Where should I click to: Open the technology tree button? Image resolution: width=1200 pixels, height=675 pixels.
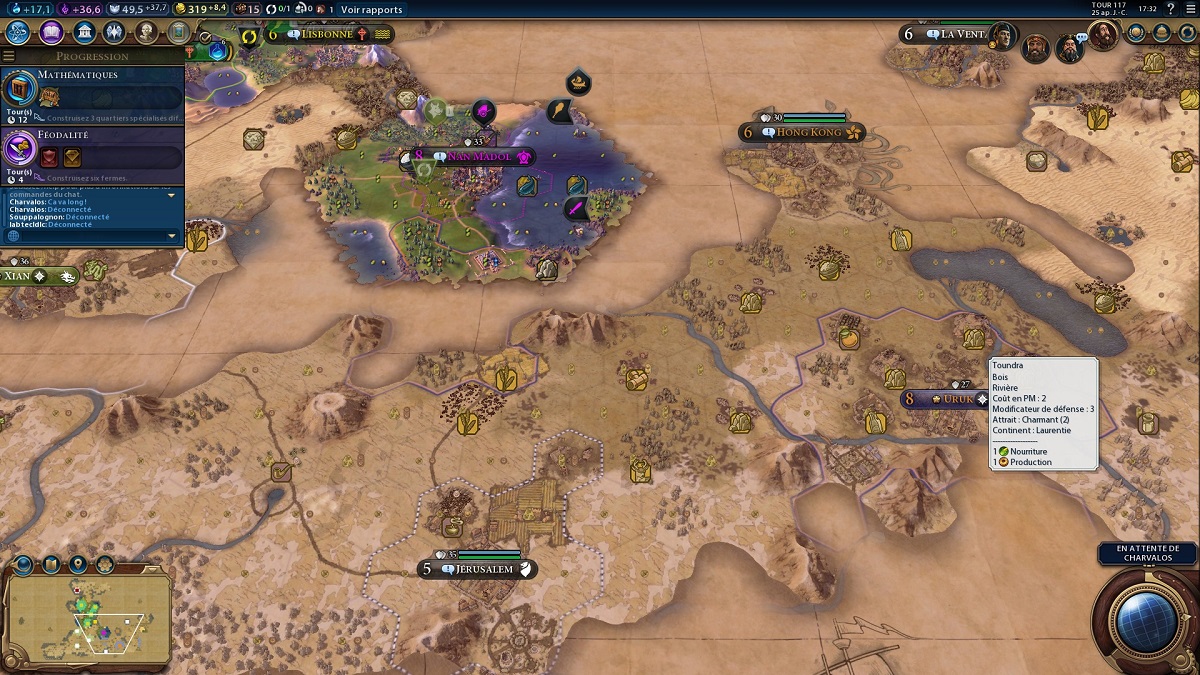click(18, 32)
